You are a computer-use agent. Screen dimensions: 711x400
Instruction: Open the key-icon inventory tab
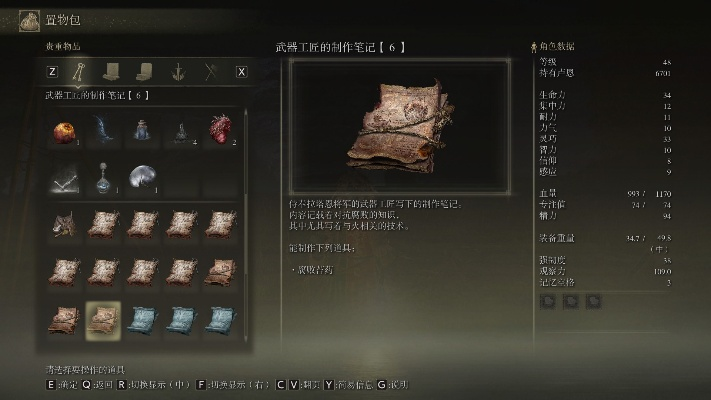point(79,71)
